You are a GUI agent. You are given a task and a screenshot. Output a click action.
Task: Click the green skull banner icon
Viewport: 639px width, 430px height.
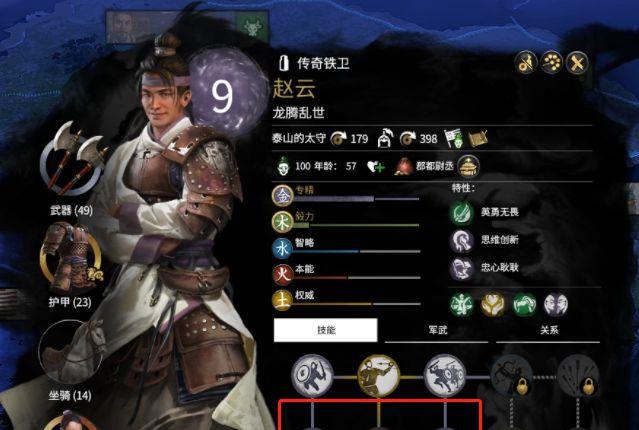point(454,137)
